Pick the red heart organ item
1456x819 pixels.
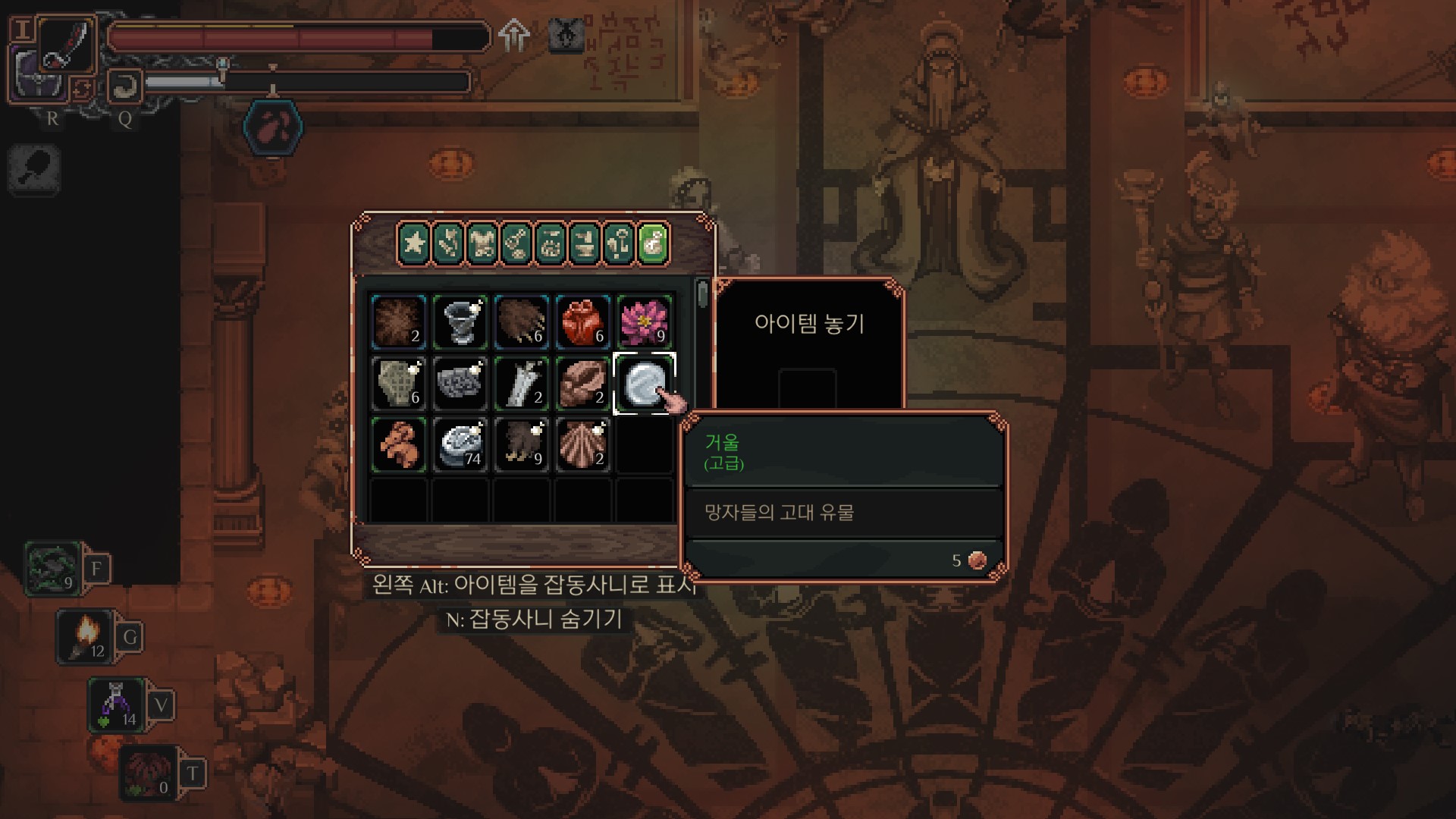582,322
